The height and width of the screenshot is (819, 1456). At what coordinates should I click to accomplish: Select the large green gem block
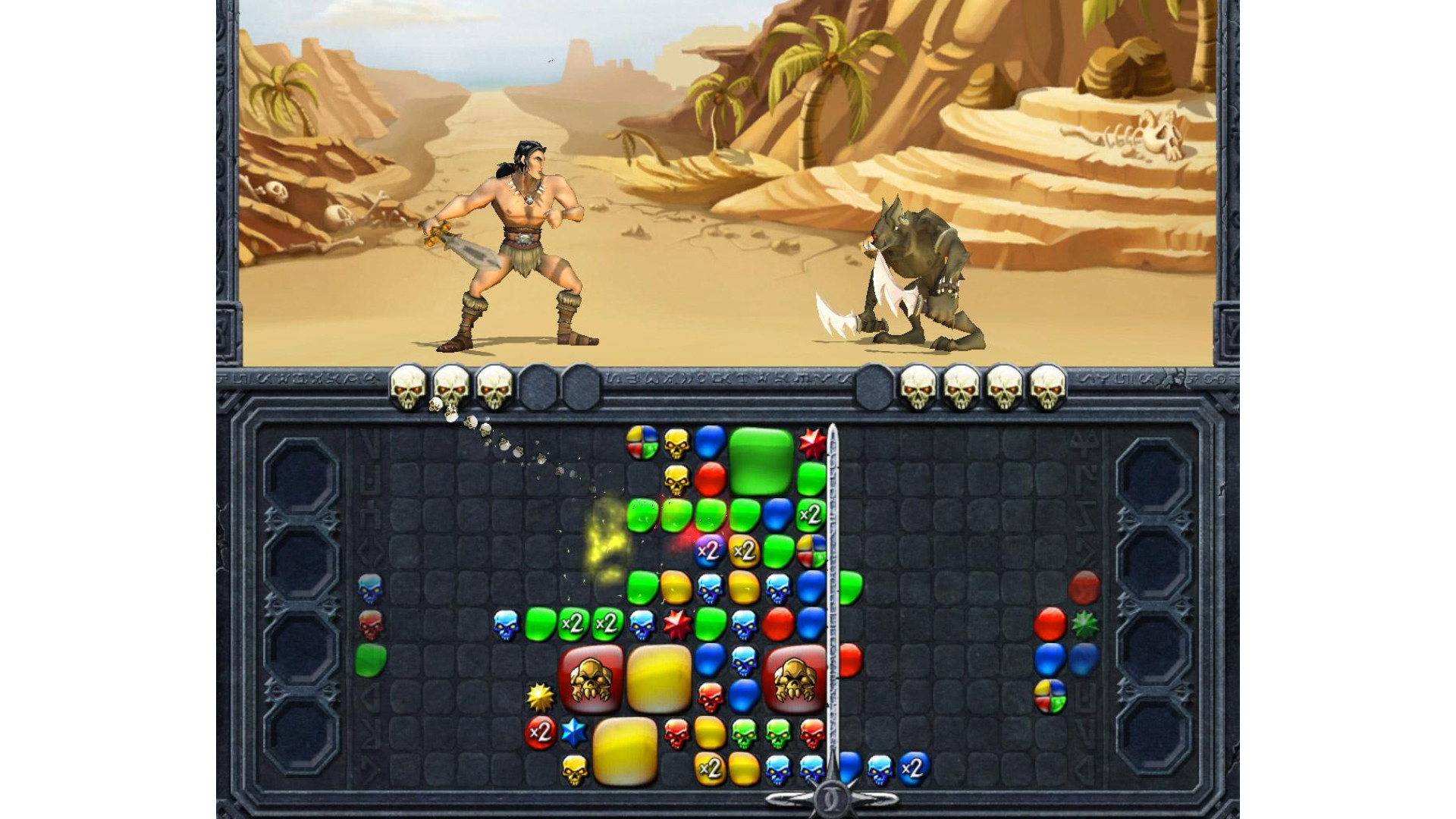coord(761,460)
